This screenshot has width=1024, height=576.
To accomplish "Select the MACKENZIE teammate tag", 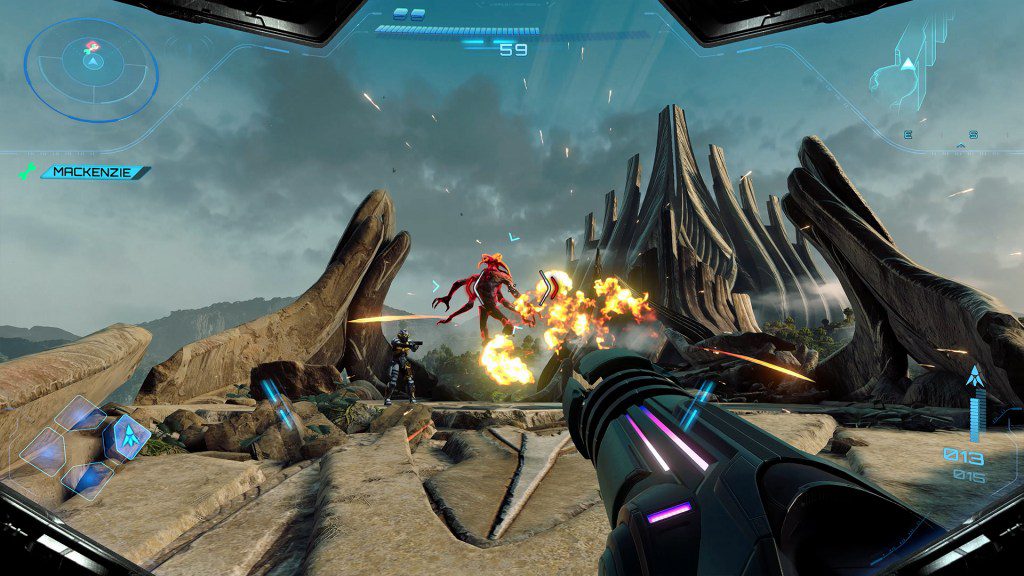I will [94, 172].
